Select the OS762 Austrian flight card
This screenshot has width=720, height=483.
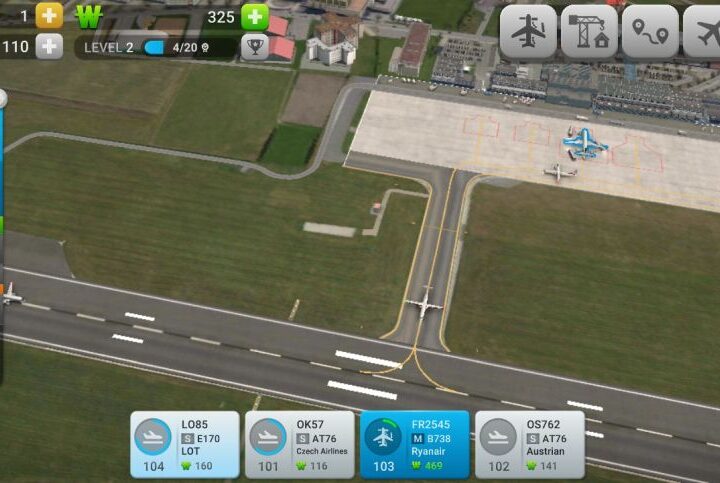[x=529, y=444]
